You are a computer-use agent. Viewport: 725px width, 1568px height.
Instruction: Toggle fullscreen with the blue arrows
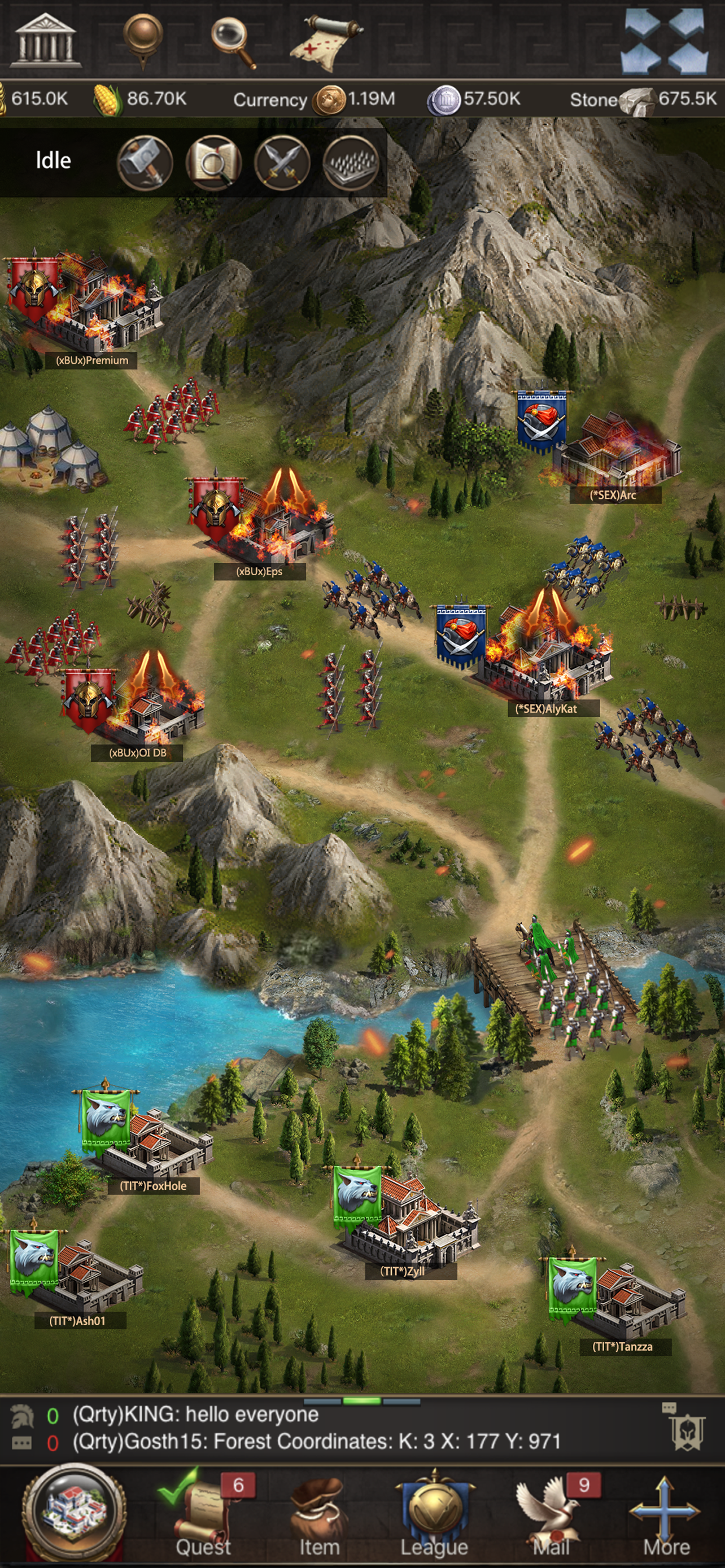665,40
